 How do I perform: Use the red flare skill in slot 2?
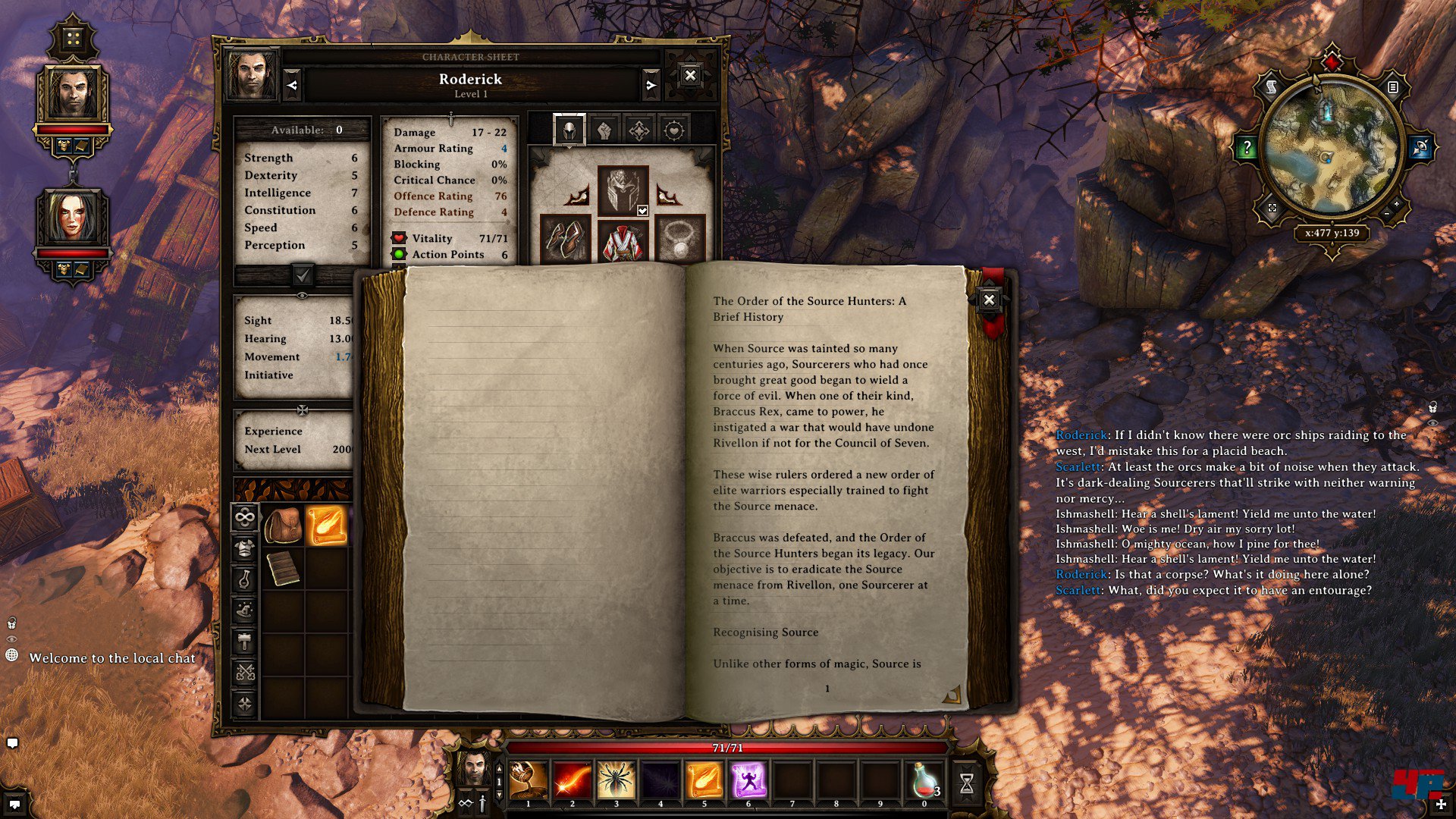[x=572, y=780]
